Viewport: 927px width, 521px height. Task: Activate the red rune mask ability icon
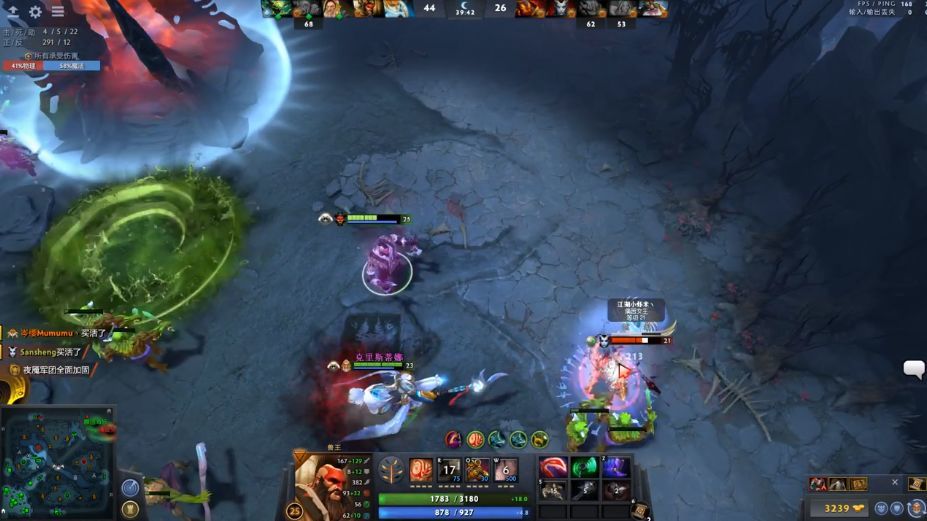(421, 471)
